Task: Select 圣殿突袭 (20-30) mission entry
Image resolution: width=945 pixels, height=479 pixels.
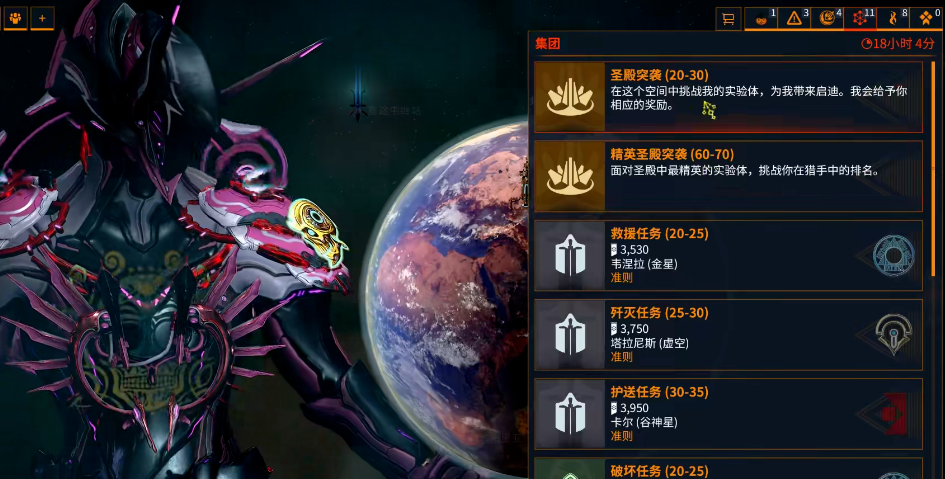Action: click(x=728, y=97)
